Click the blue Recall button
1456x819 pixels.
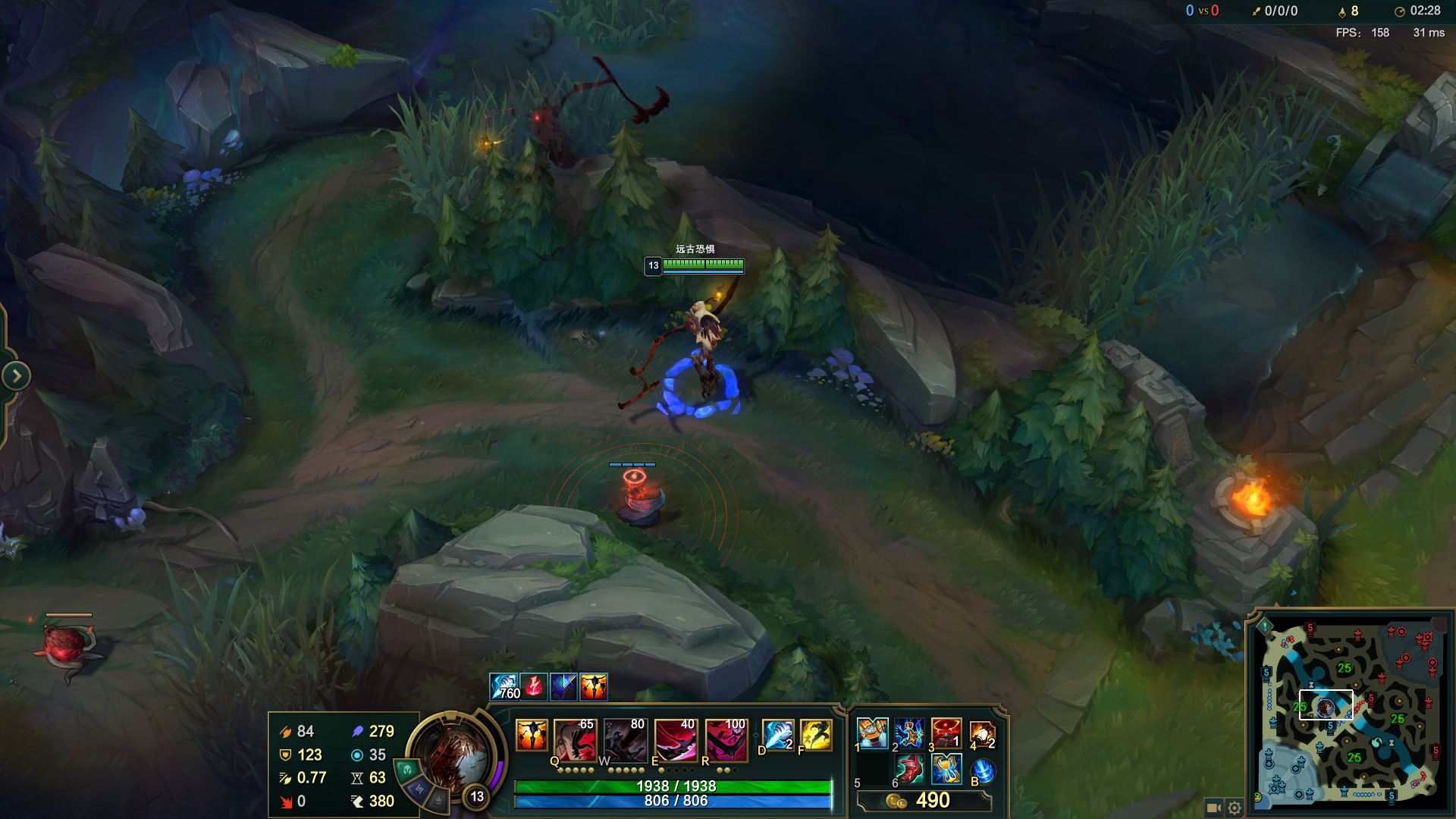983,771
